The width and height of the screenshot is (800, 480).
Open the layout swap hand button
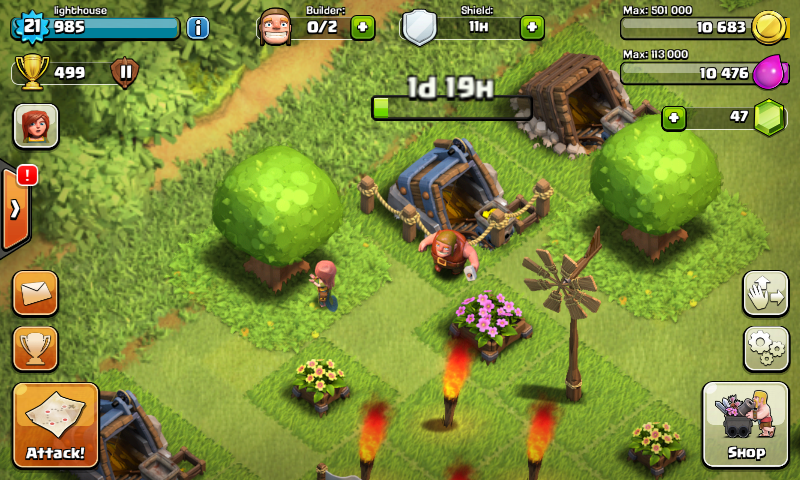coord(766,293)
